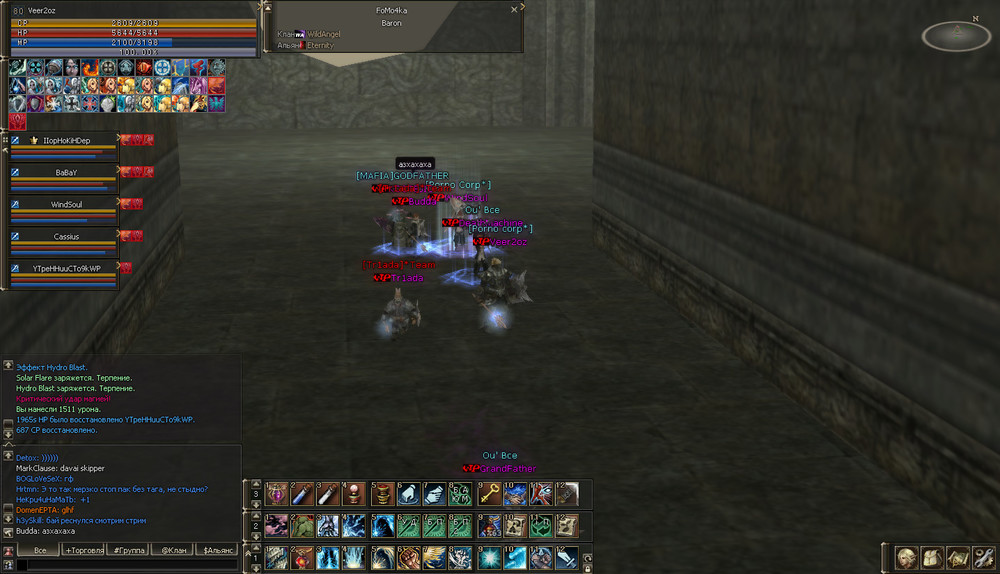The height and width of the screenshot is (574, 1000).
Task: Switch to the $Альянс chat tab
Action: coord(218,550)
